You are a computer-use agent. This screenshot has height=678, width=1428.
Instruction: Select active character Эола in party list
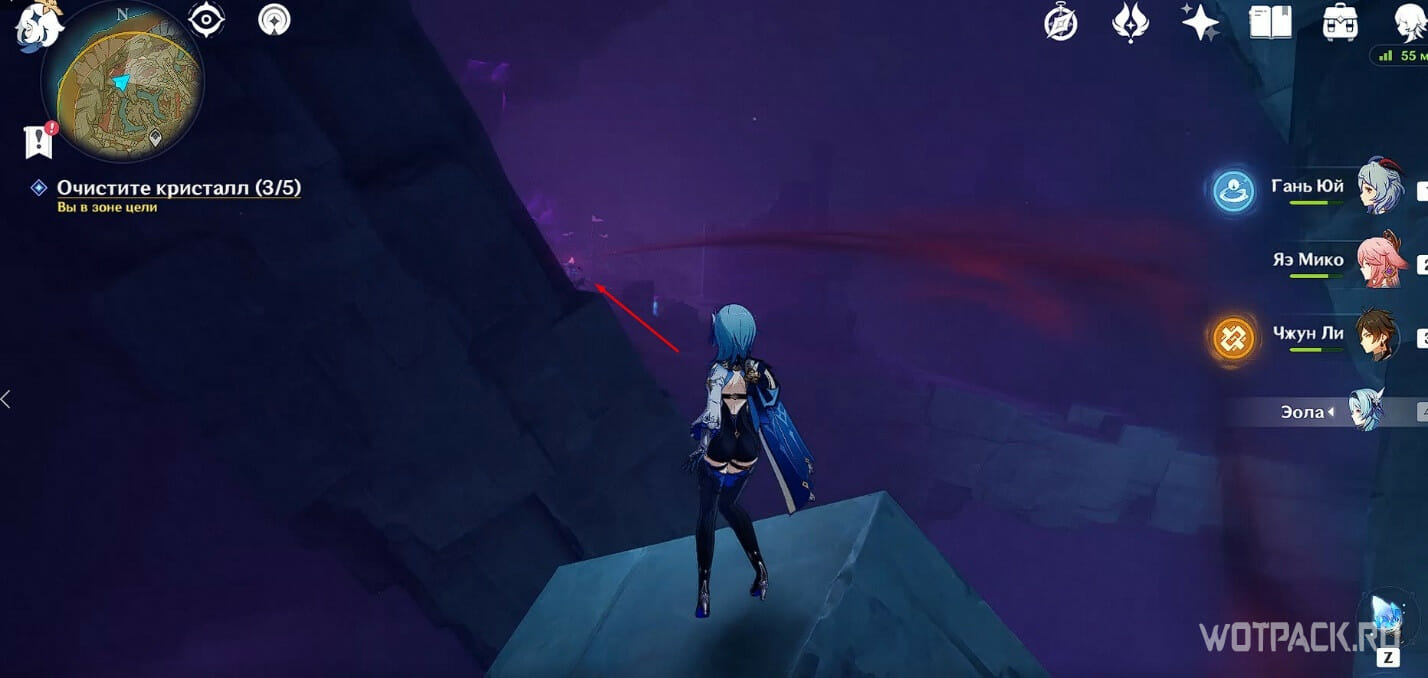[x=1366, y=411]
